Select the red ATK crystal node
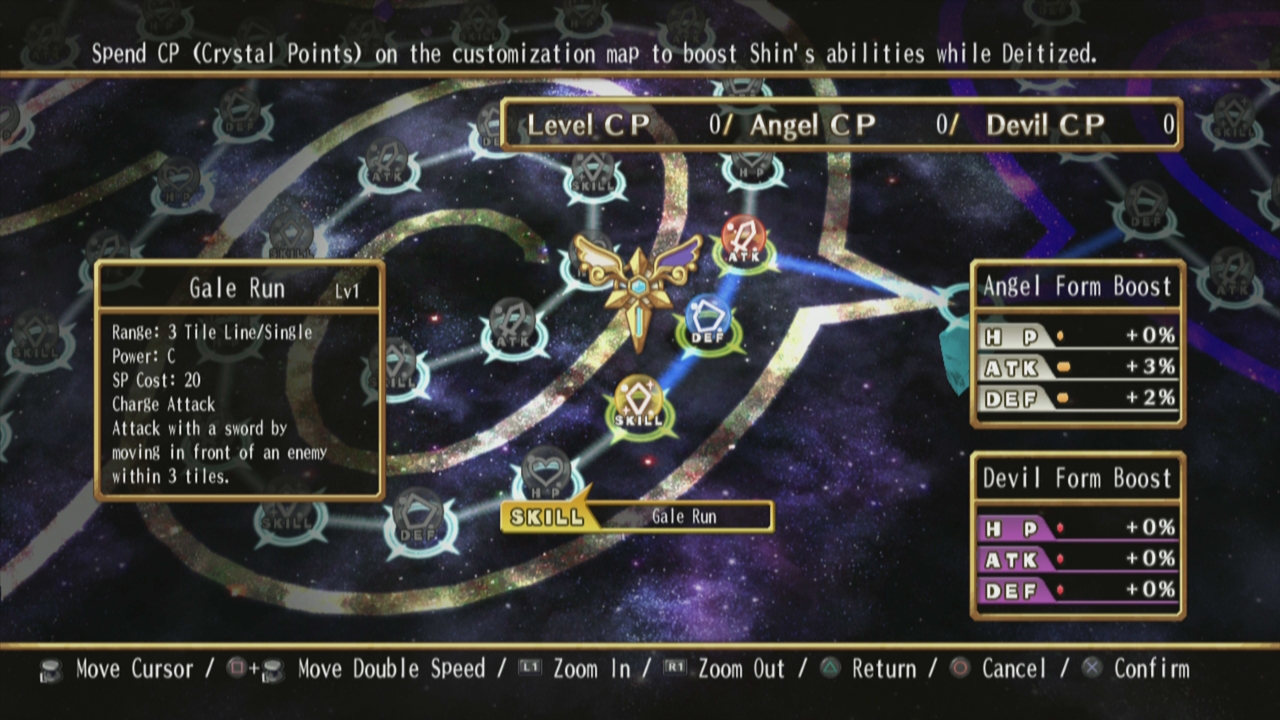Viewport: 1280px width, 720px height. [x=743, y=241]
